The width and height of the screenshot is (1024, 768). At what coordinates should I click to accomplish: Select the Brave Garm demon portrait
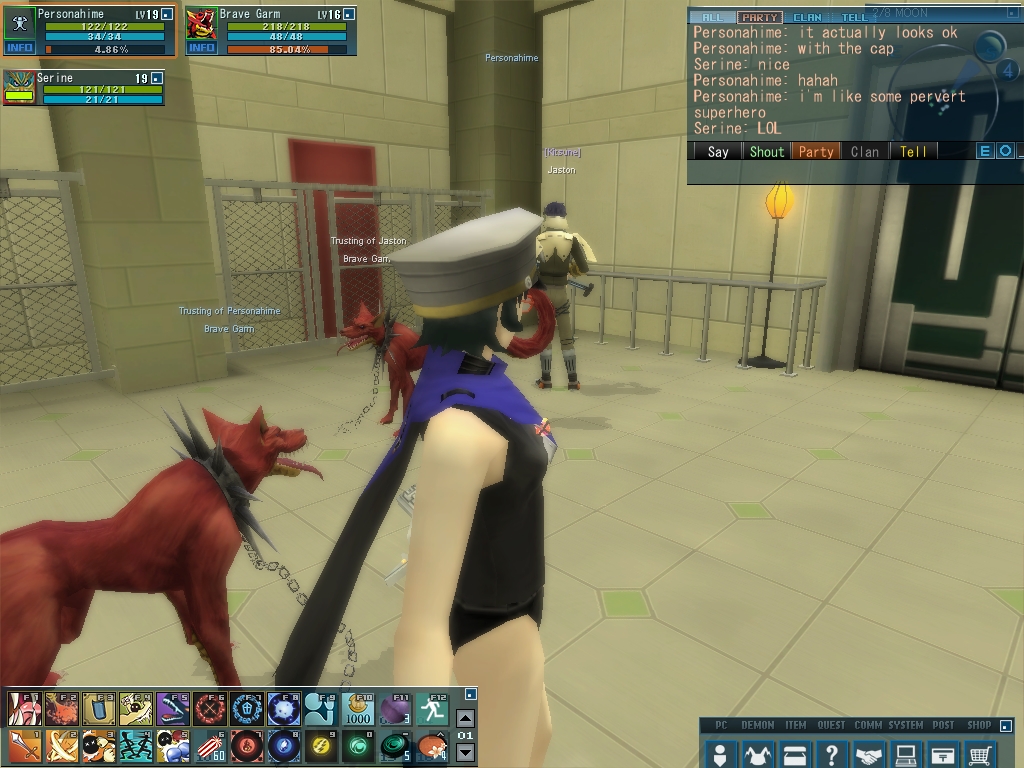201,24
